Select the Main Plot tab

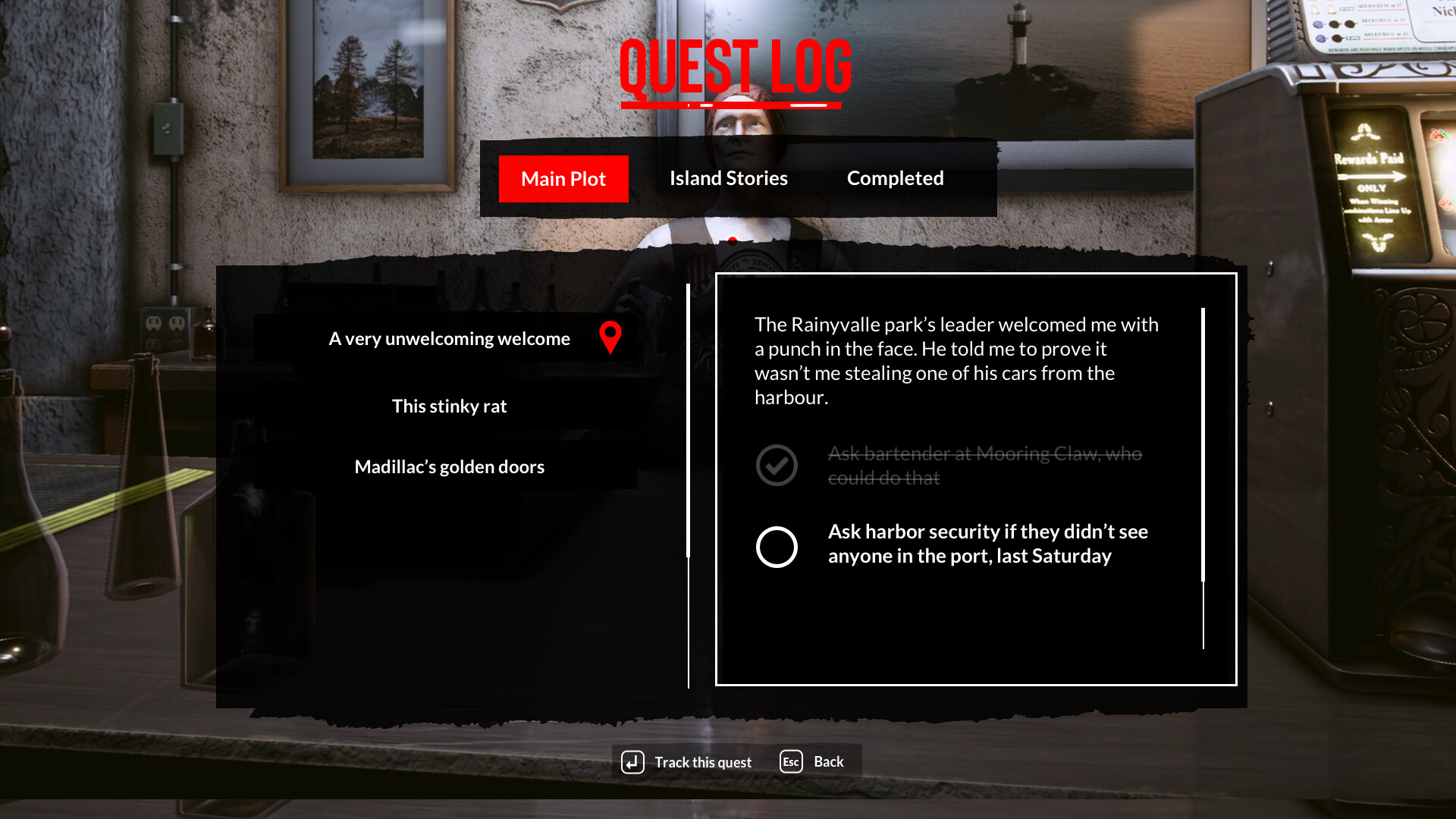[563, 179]
